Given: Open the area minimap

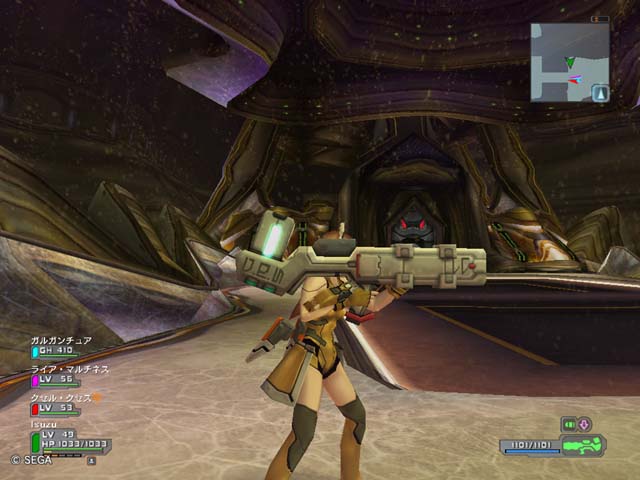Looking at the screenshot, I should [570, 62].
